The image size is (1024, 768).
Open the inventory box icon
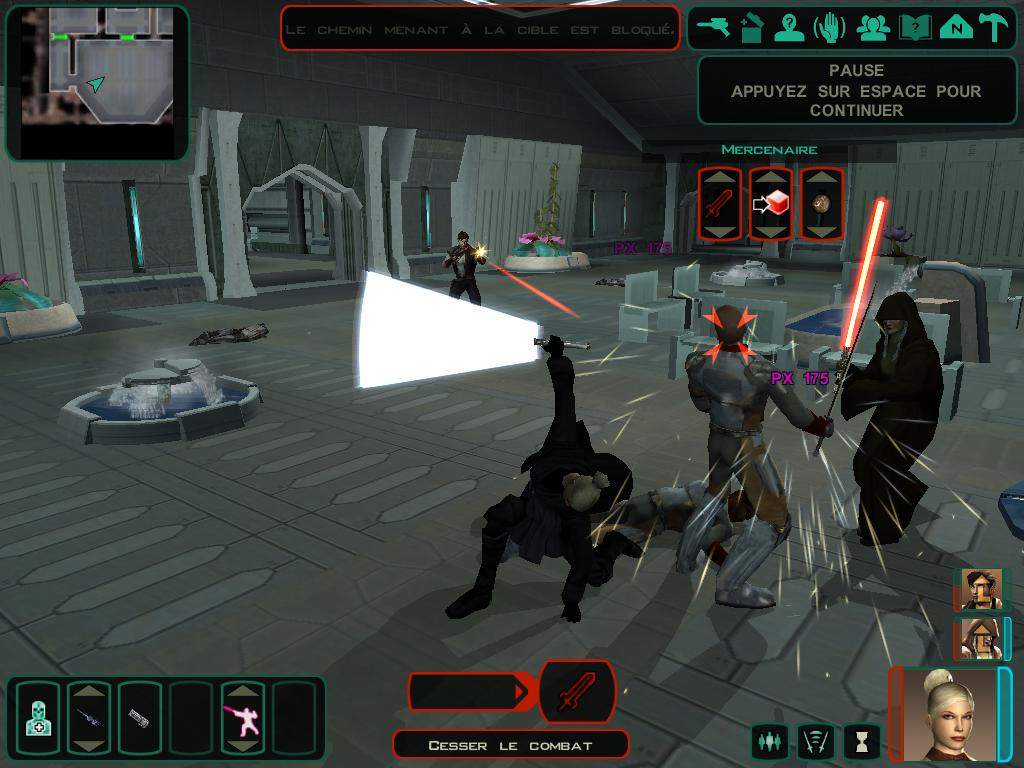[751, 28]
